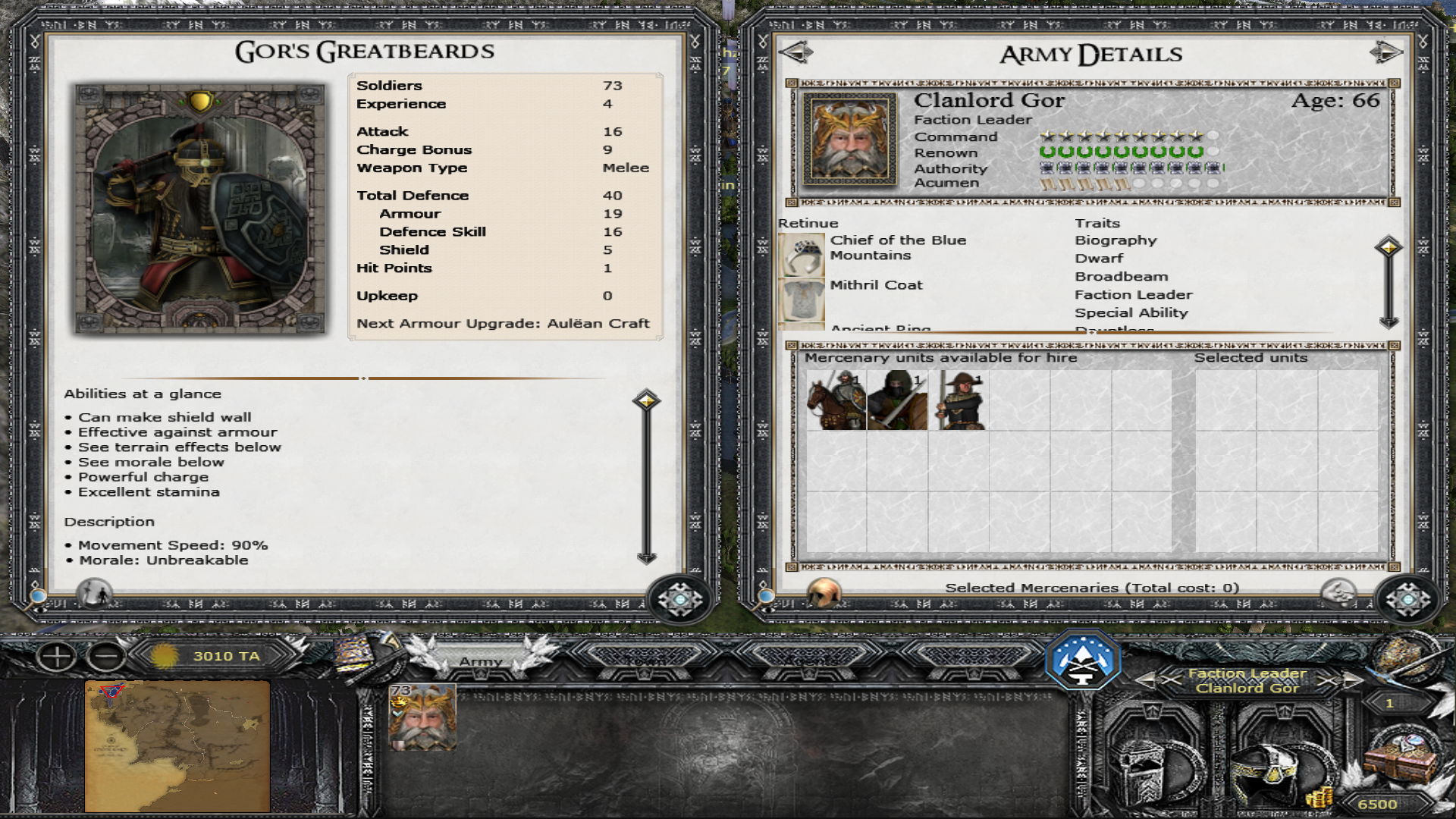Click the treasure chest finances button
The image size is (1456, 819).
point(1401,762)
